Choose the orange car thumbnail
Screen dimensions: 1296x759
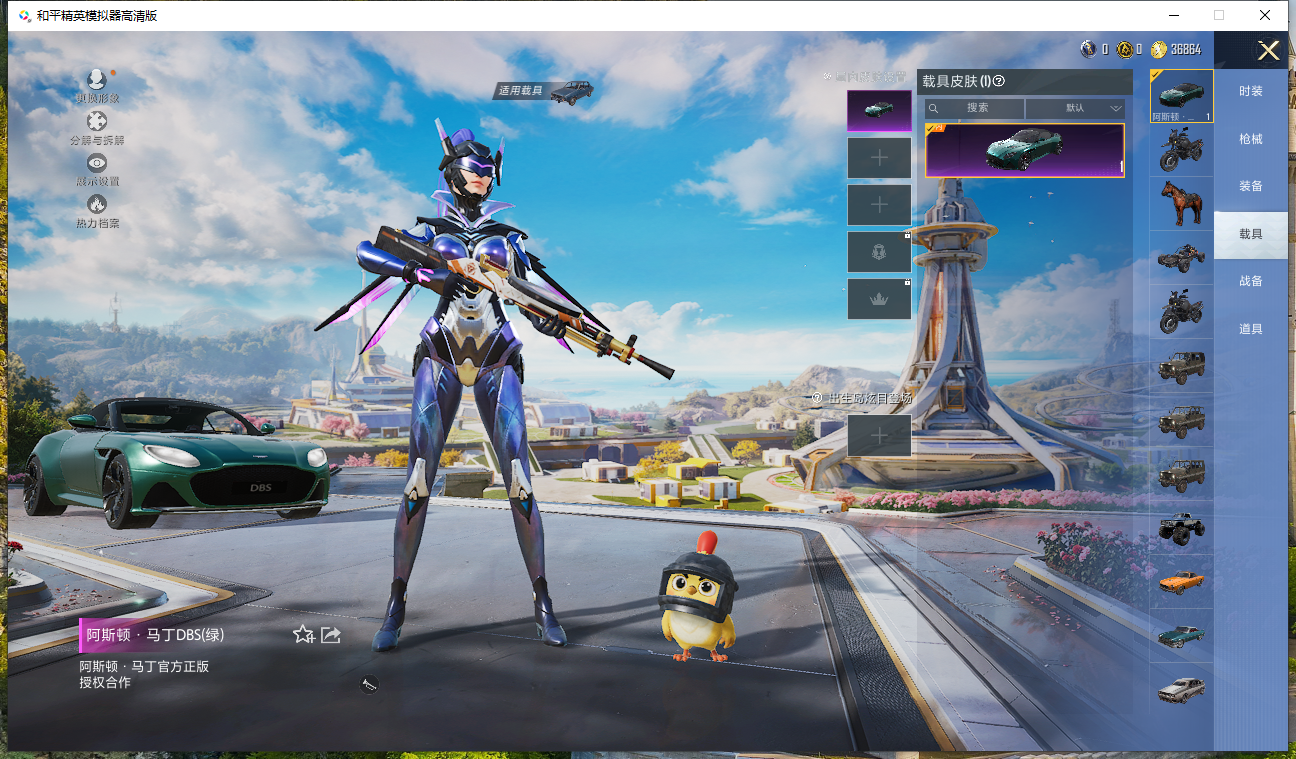pos(1181,582)
